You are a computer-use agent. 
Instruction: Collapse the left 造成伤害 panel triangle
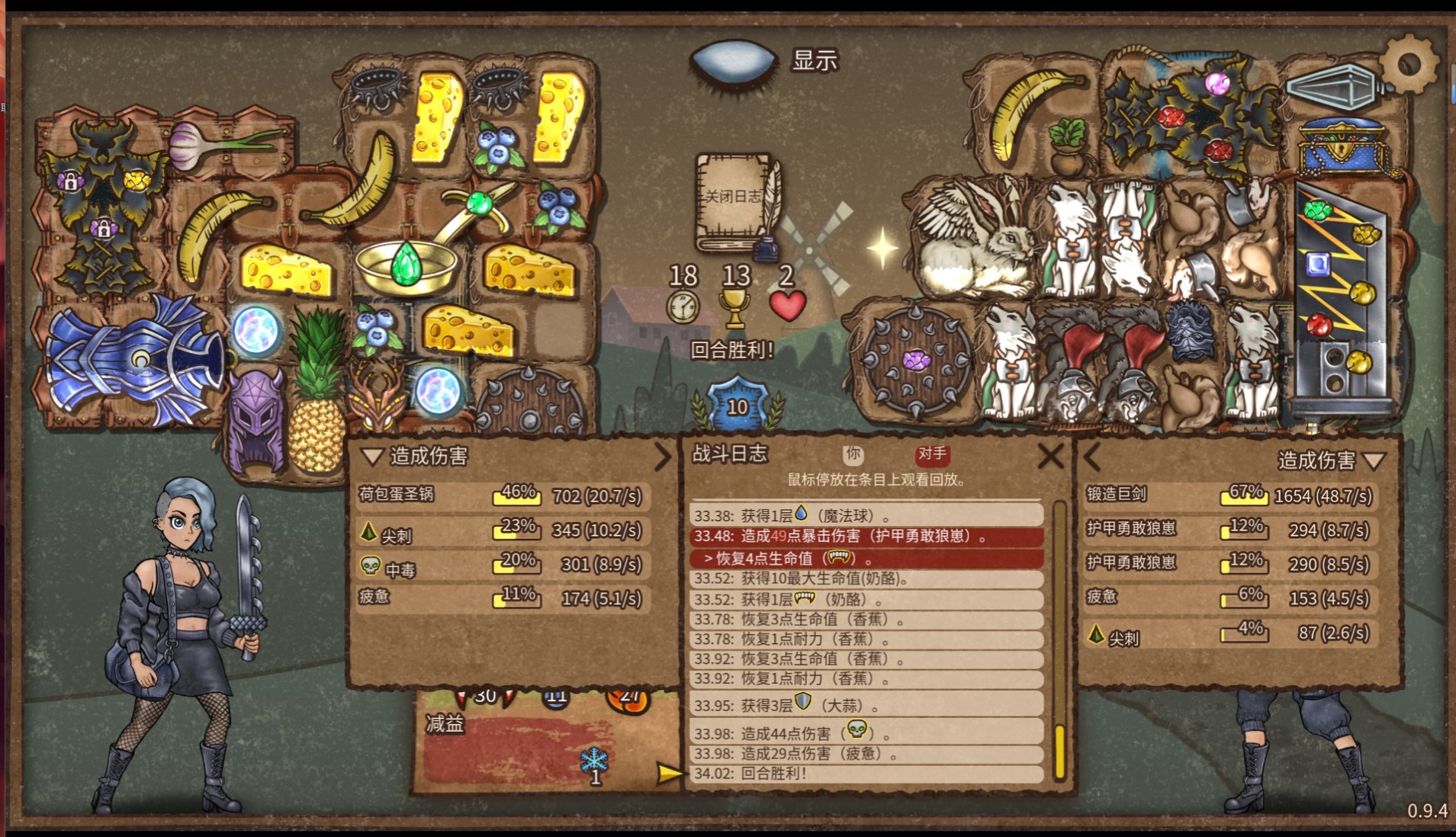[371, 457]
